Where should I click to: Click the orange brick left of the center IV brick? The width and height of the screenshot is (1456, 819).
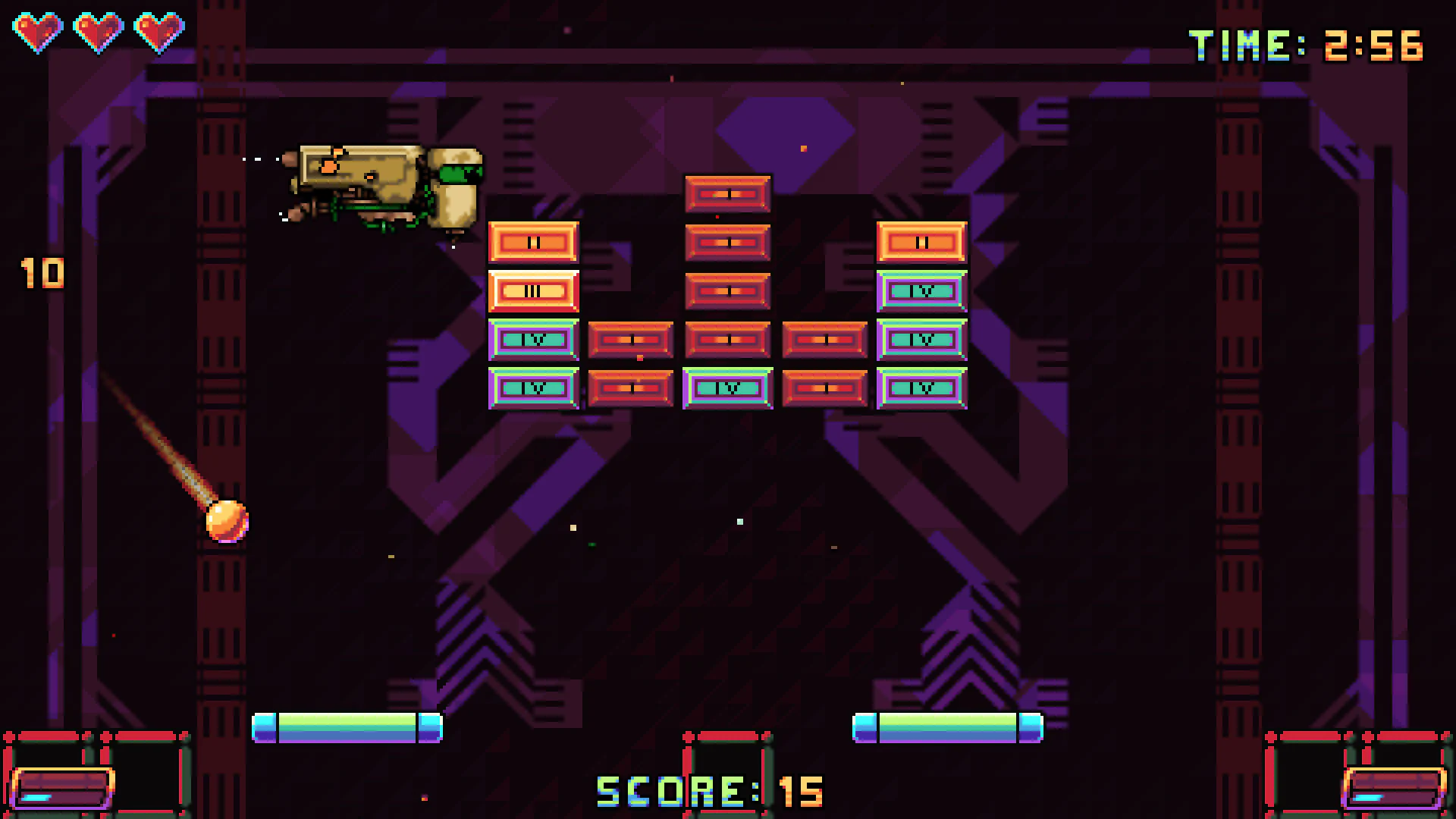tap(630, 388)
